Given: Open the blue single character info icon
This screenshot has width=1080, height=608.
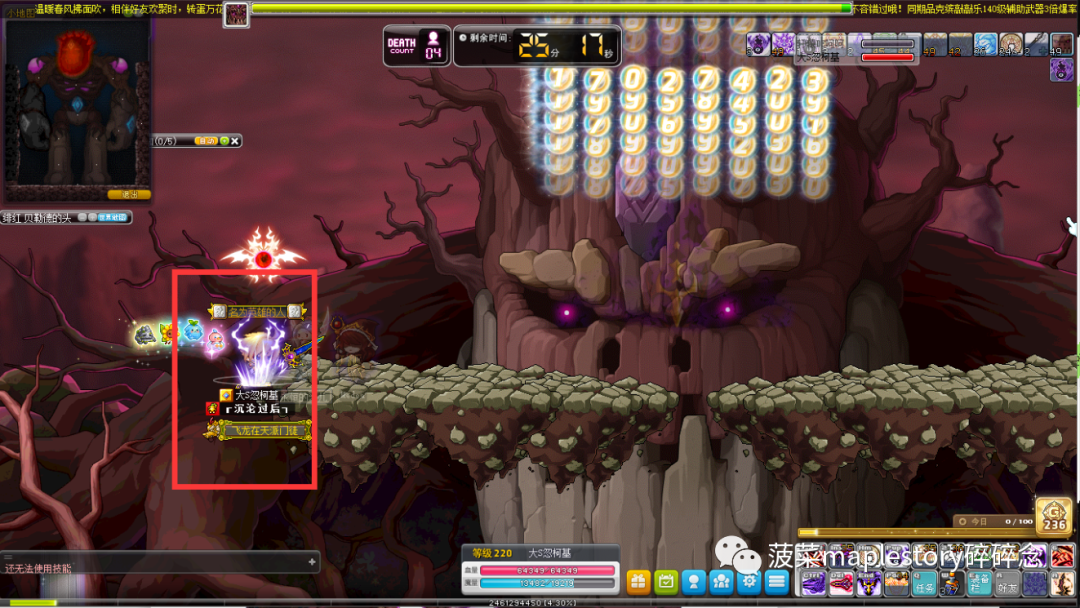Looking at the screenshot, I should coord(694,581).
